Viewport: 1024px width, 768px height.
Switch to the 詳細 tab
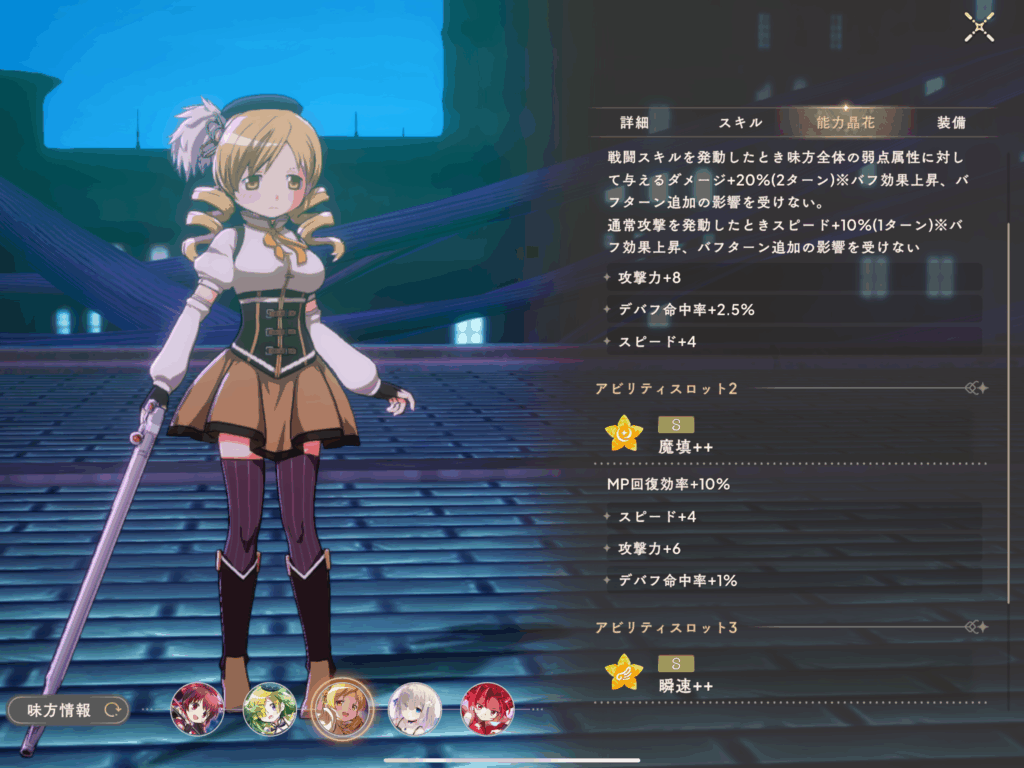pyautogui.click(x=634, y=123)
